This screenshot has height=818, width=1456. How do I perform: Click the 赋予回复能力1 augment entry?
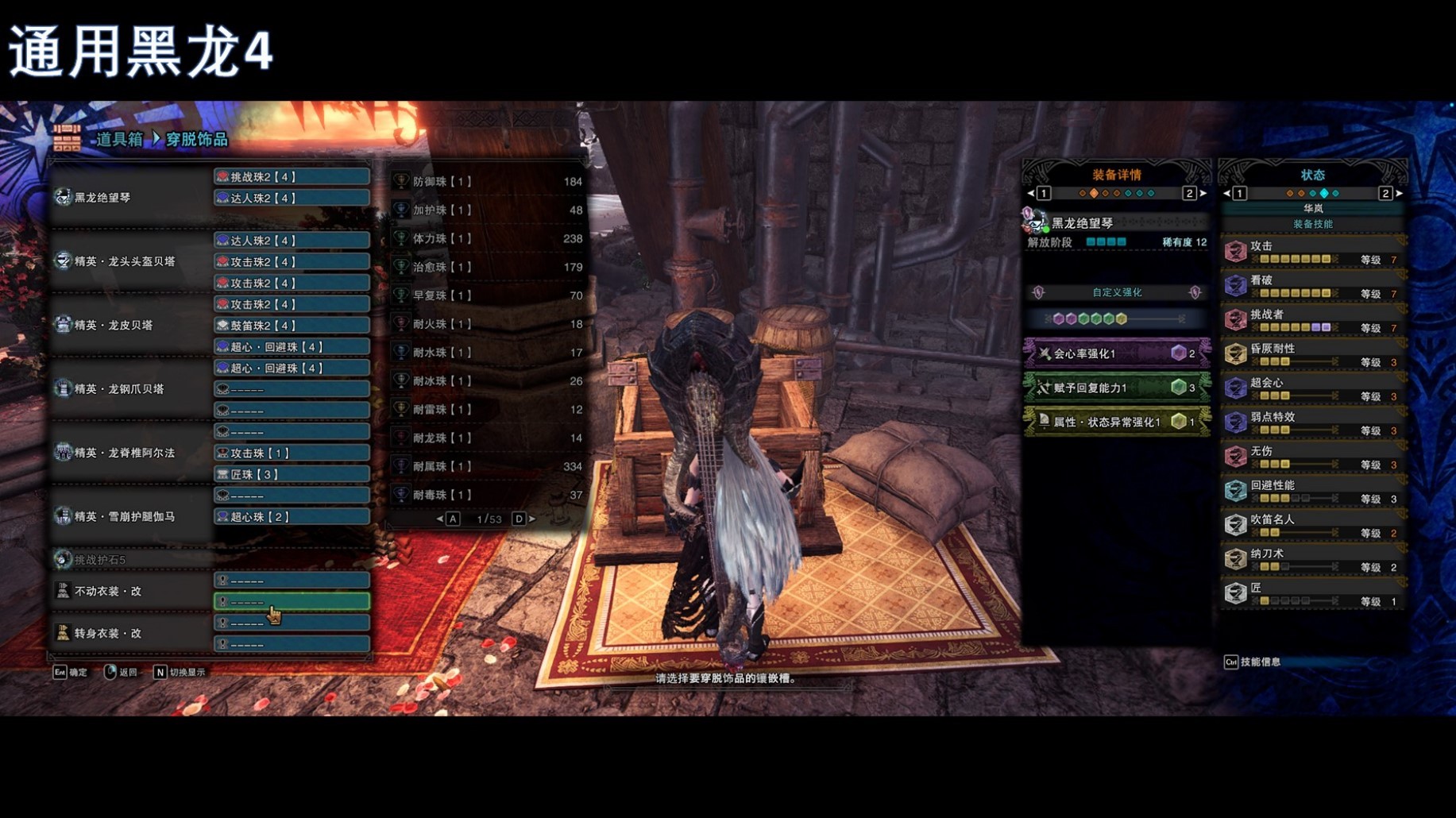point(1116,388)
